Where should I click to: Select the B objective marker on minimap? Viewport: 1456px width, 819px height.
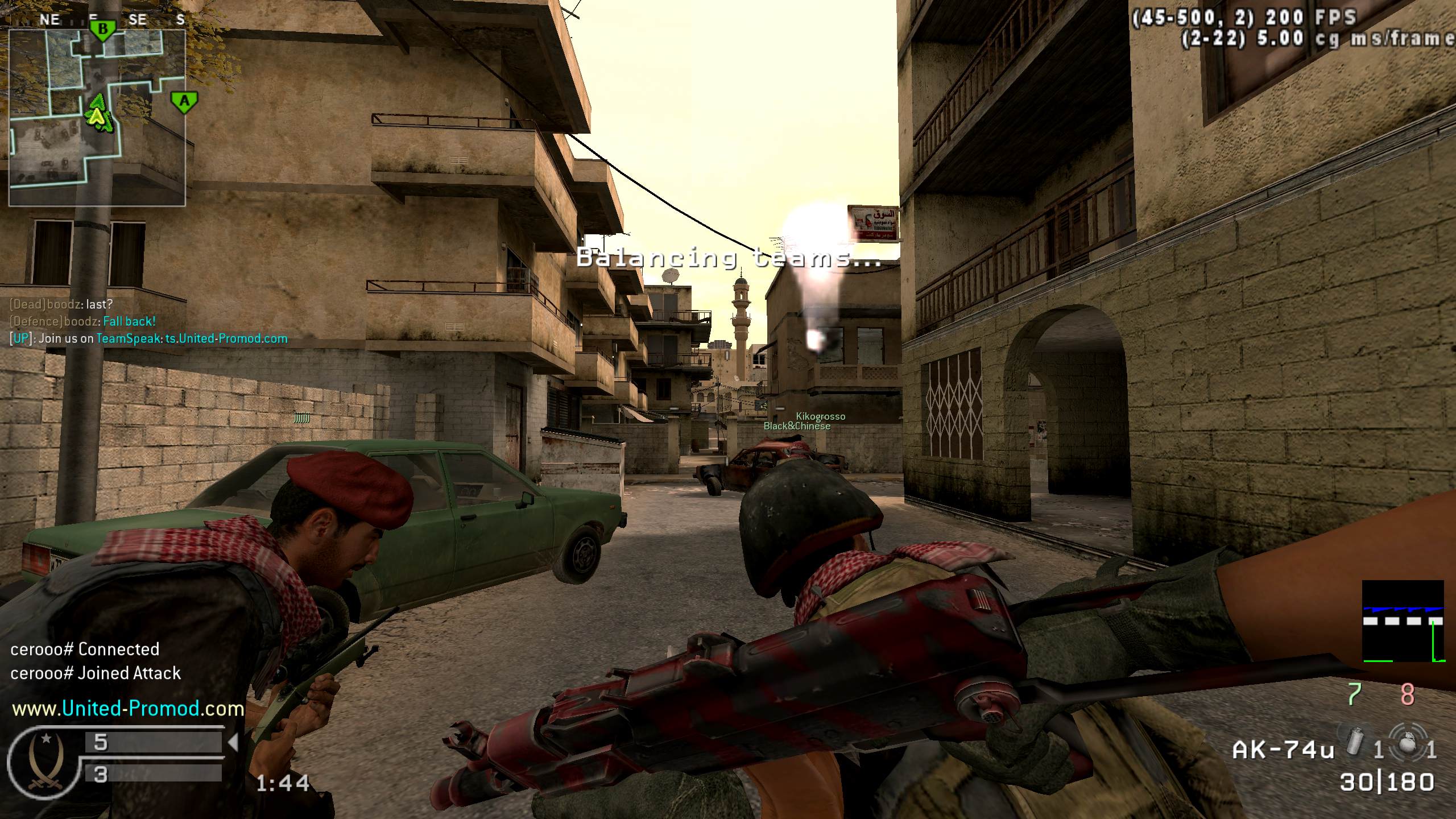pyautogui.click(x=103, y=30)
